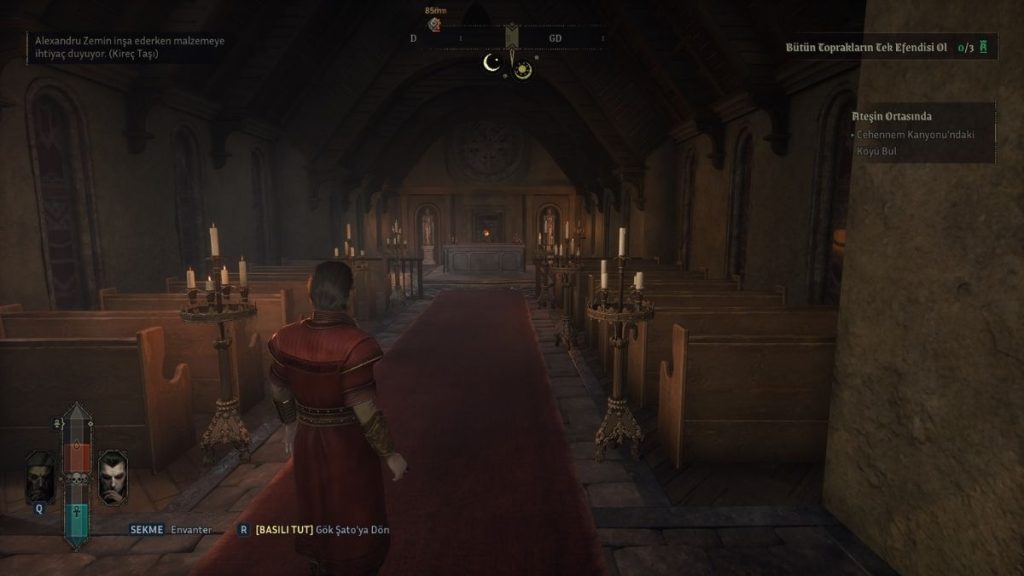This screenshot has width=1024, height=576.
Task: Click the crescent moon day-night indicator
Action: tap(491, 64)
